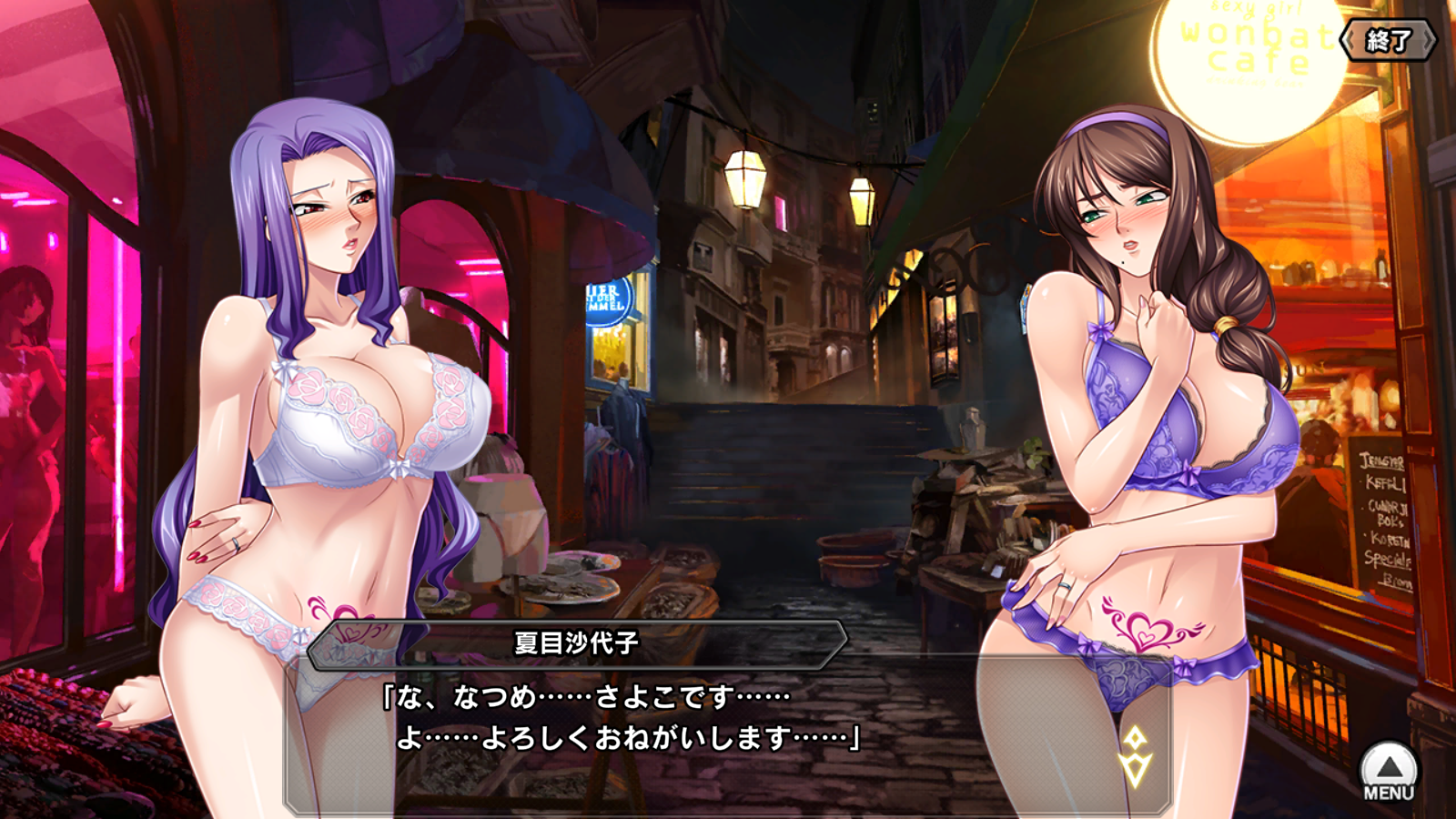Advance dialogue with the diamond arrow indicator

point(1135,755)
